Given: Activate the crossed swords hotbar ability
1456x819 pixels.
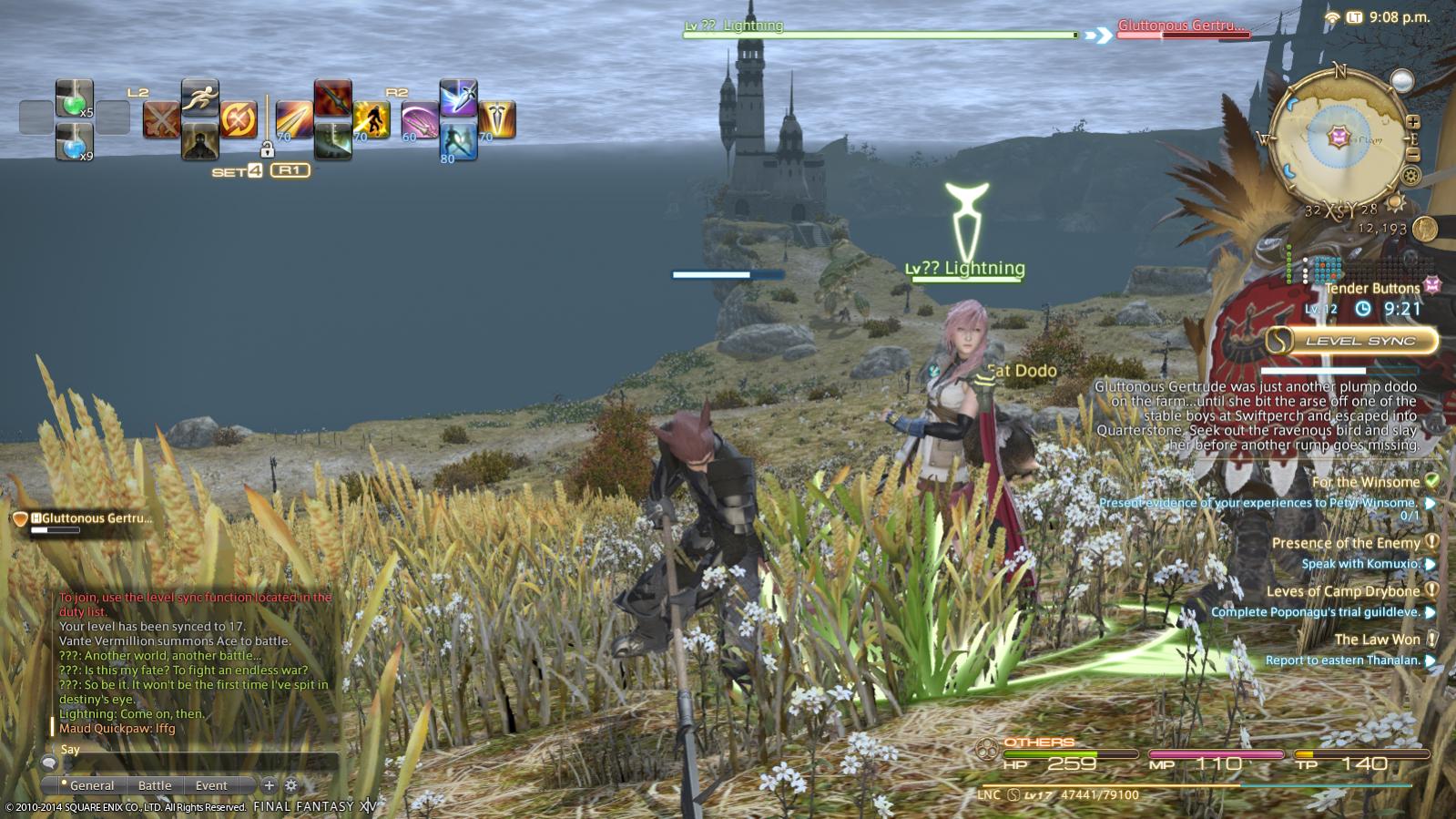Looking at the screenshot, I should [161, 119].
